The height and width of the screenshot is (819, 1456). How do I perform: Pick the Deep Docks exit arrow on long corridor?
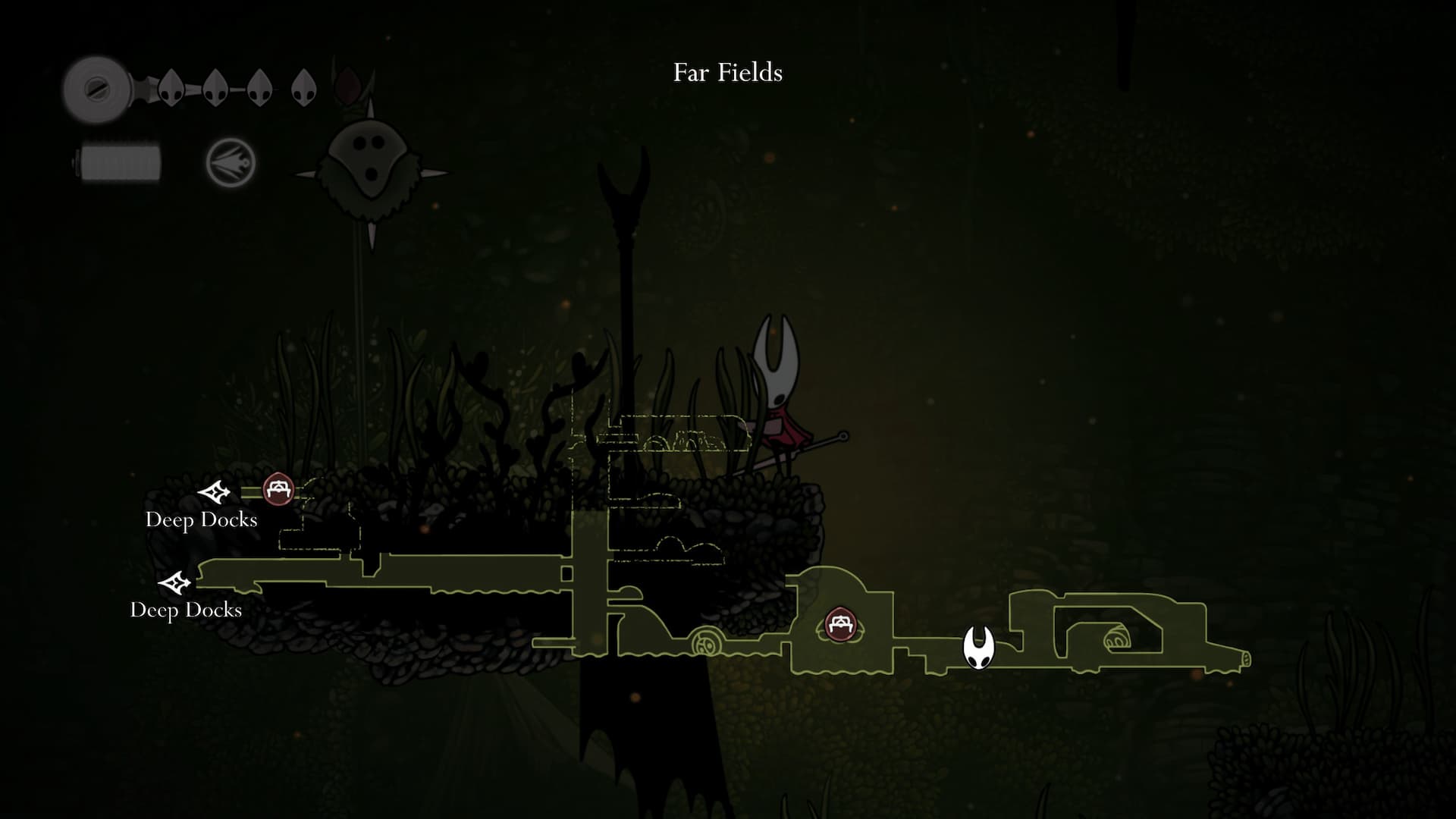(x=175, y=583)
